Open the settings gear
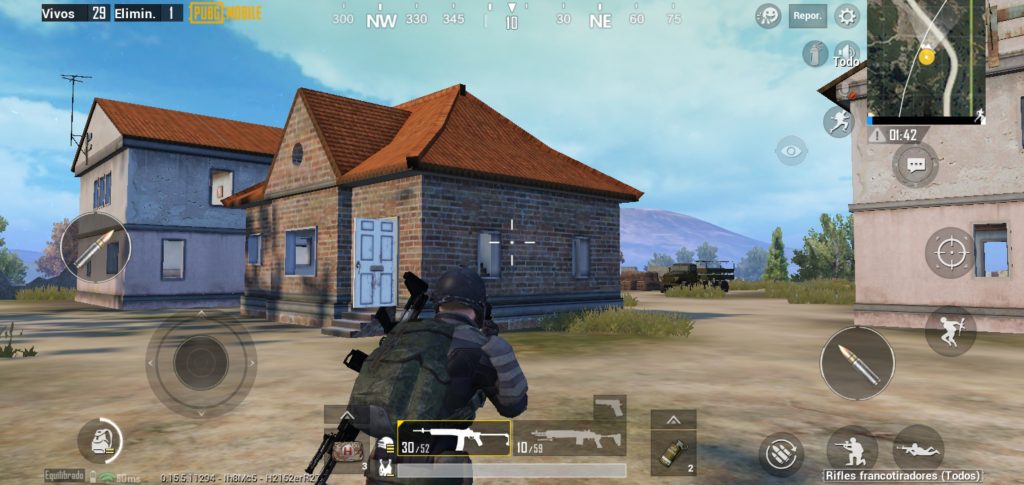1024x485 pixels. click(847, 16)
